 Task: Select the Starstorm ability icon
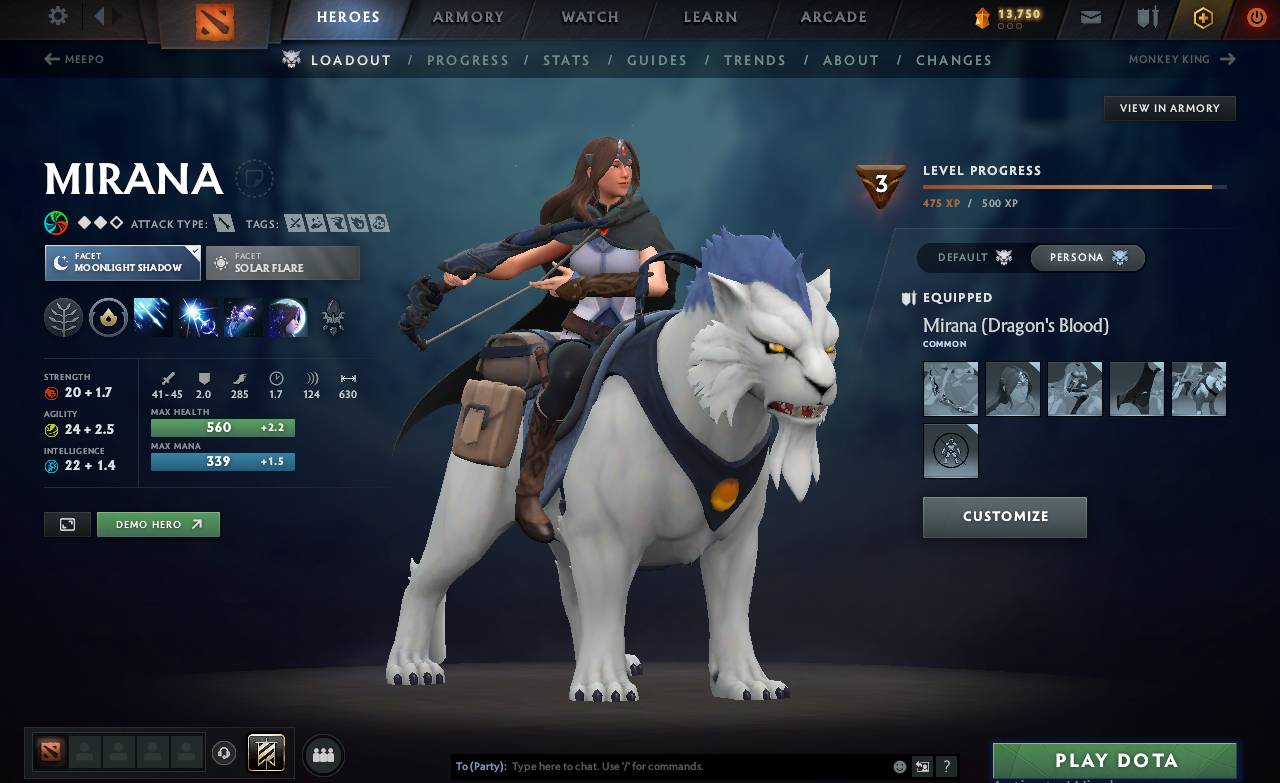click(152, 317)
